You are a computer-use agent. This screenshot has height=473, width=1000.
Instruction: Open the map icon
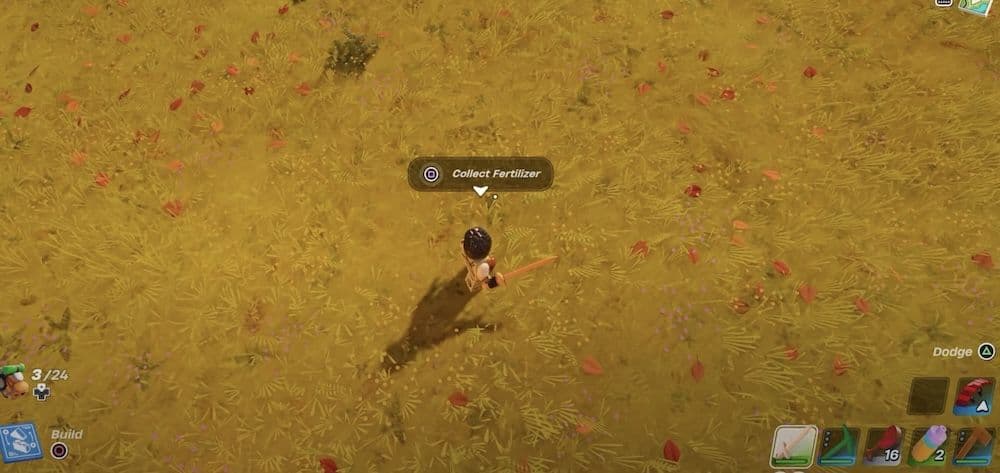[x=976, y=6]
